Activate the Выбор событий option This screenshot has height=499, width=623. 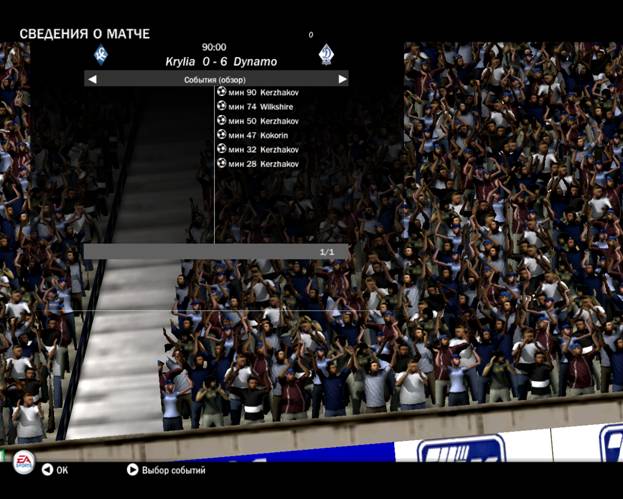click(166, 469)
